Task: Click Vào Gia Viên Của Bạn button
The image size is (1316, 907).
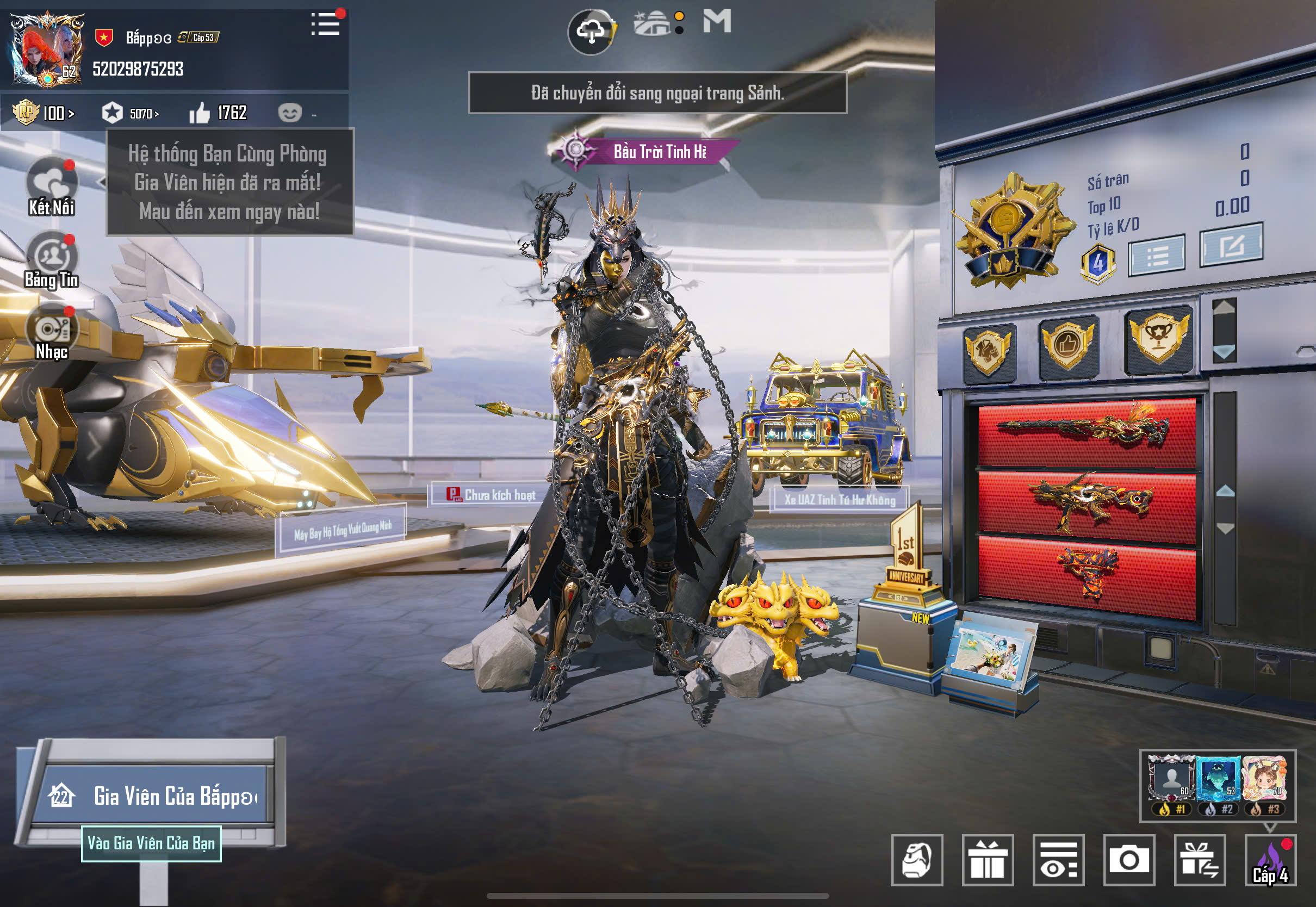Action: click(151, 843)
